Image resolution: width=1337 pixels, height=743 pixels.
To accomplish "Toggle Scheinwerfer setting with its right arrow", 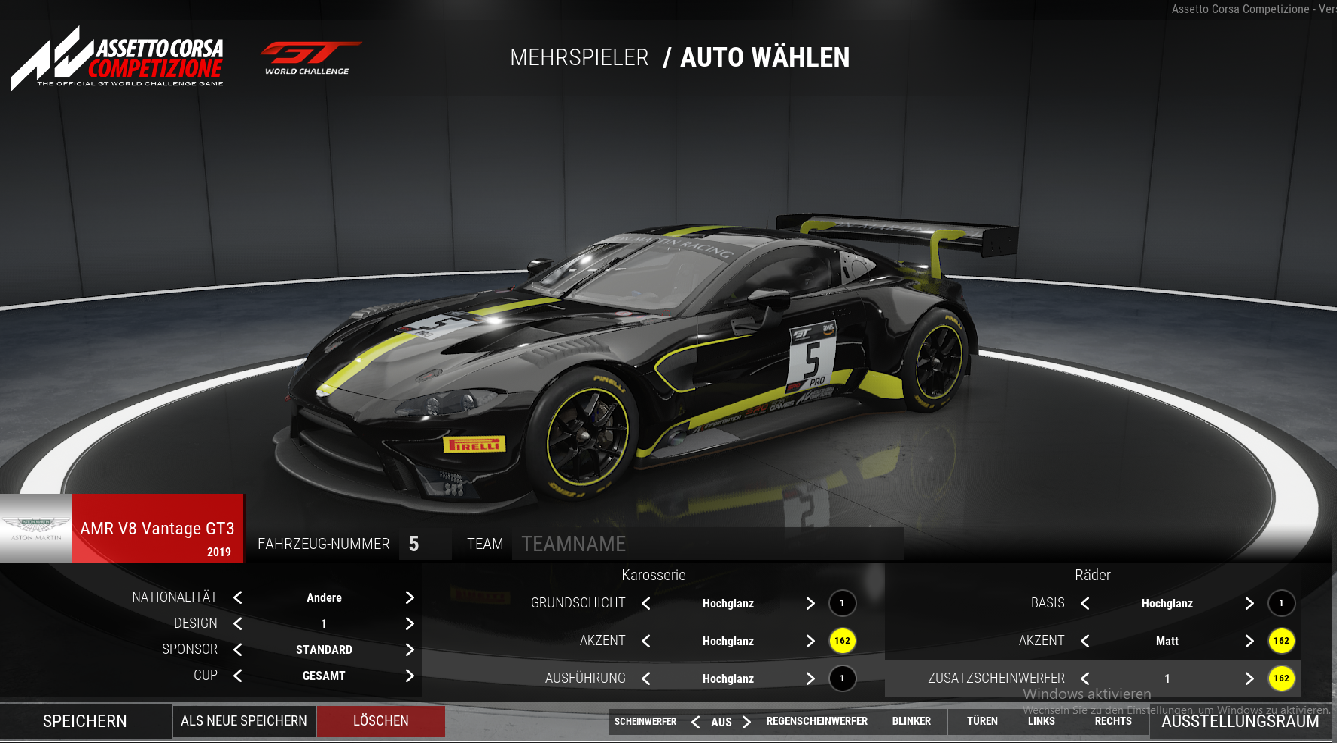I will click(x=748, y=721).
